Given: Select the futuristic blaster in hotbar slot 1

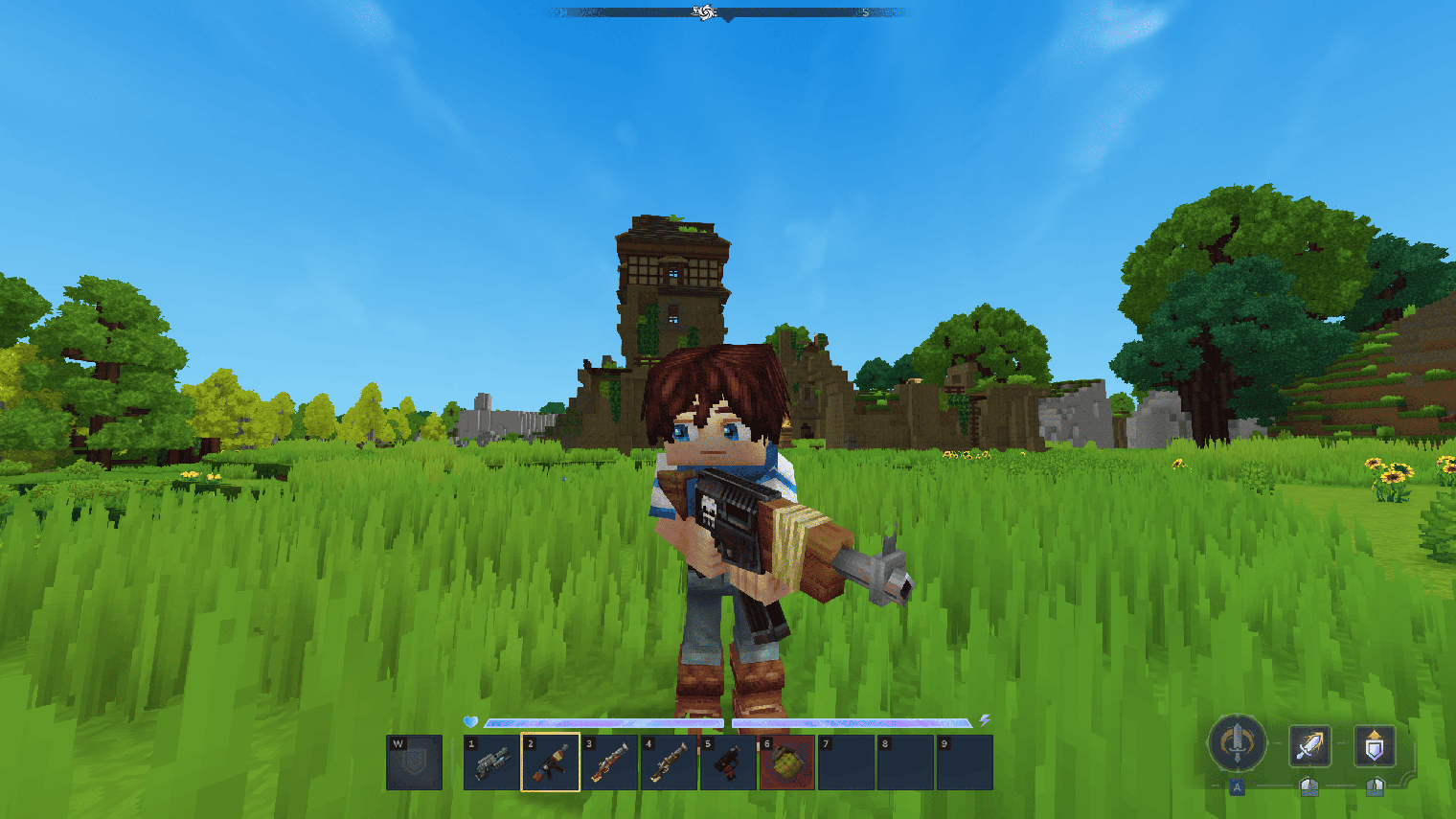Looking at the screenshot, I should click(491, 762).
